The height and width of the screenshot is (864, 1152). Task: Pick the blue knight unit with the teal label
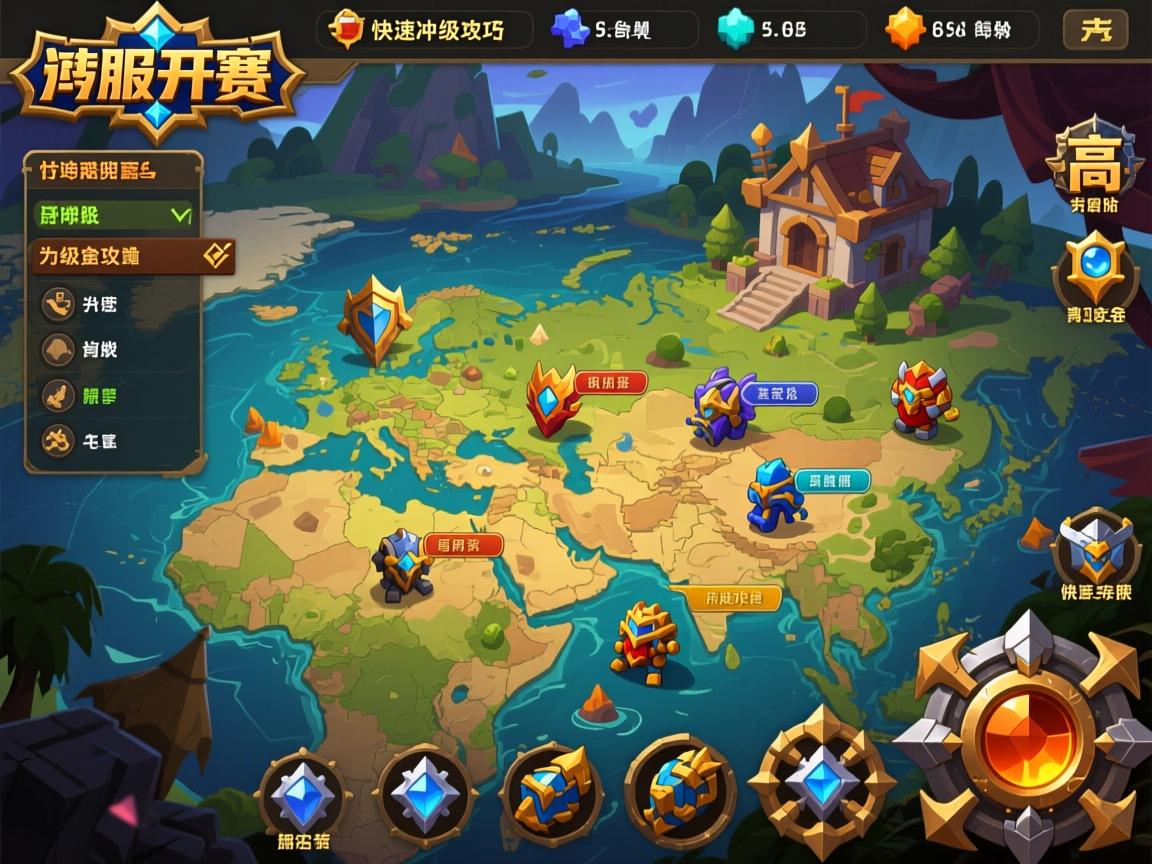pyautogui.click(x=775, y=495)
